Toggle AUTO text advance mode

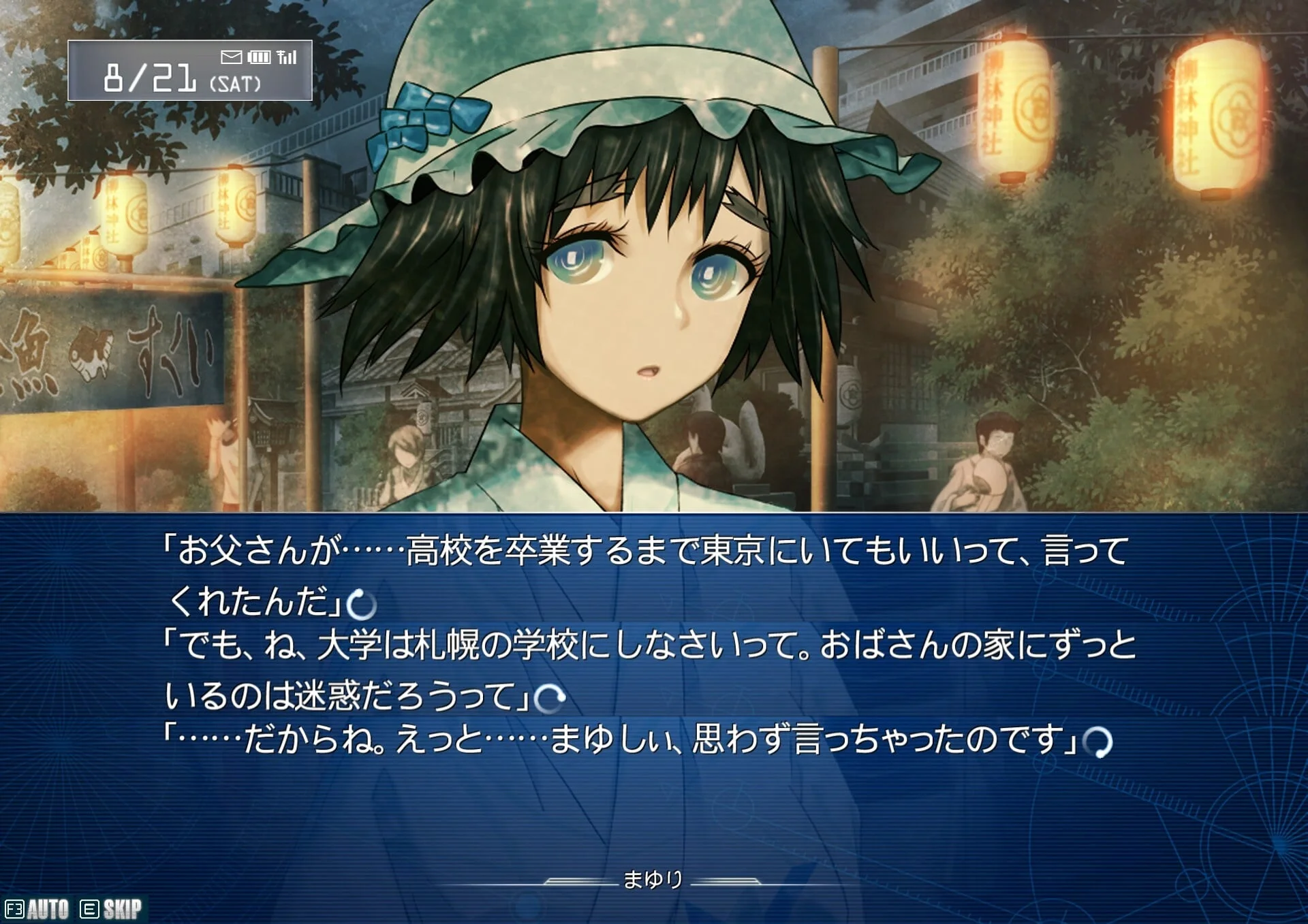38,909
